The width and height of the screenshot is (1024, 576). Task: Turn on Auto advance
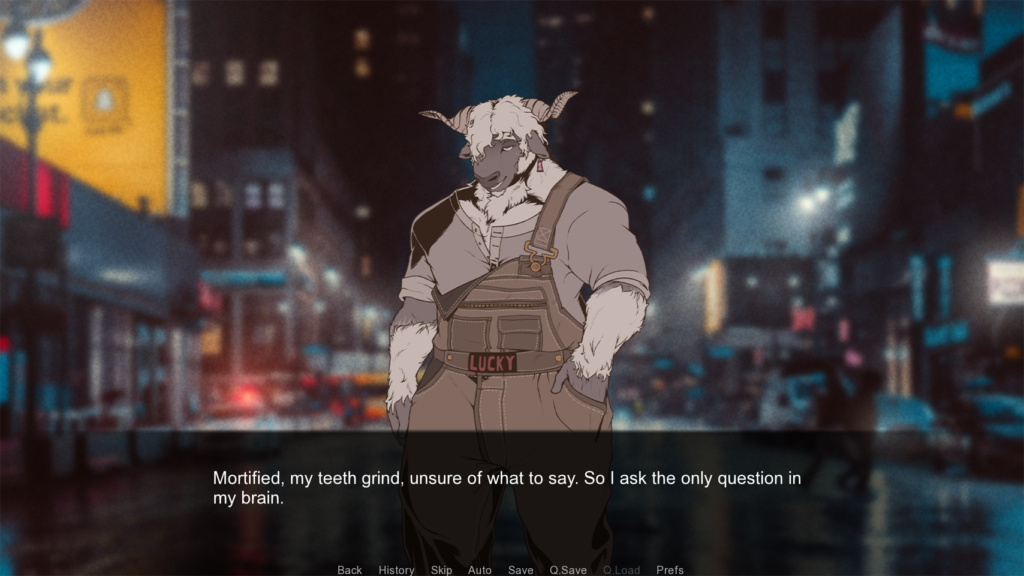pos(480,570)
